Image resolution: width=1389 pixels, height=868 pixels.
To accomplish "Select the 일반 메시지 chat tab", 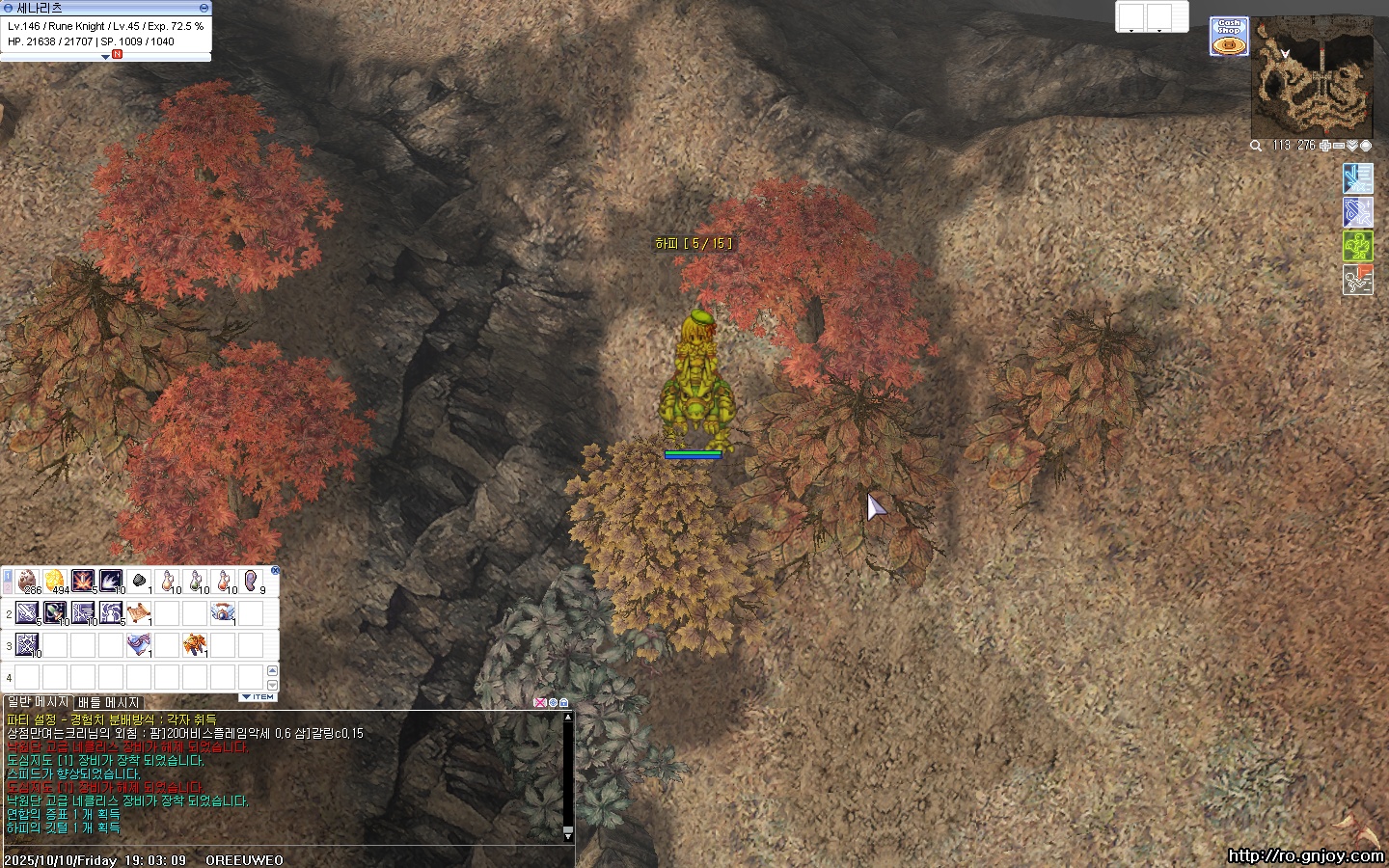I will 37,702.
